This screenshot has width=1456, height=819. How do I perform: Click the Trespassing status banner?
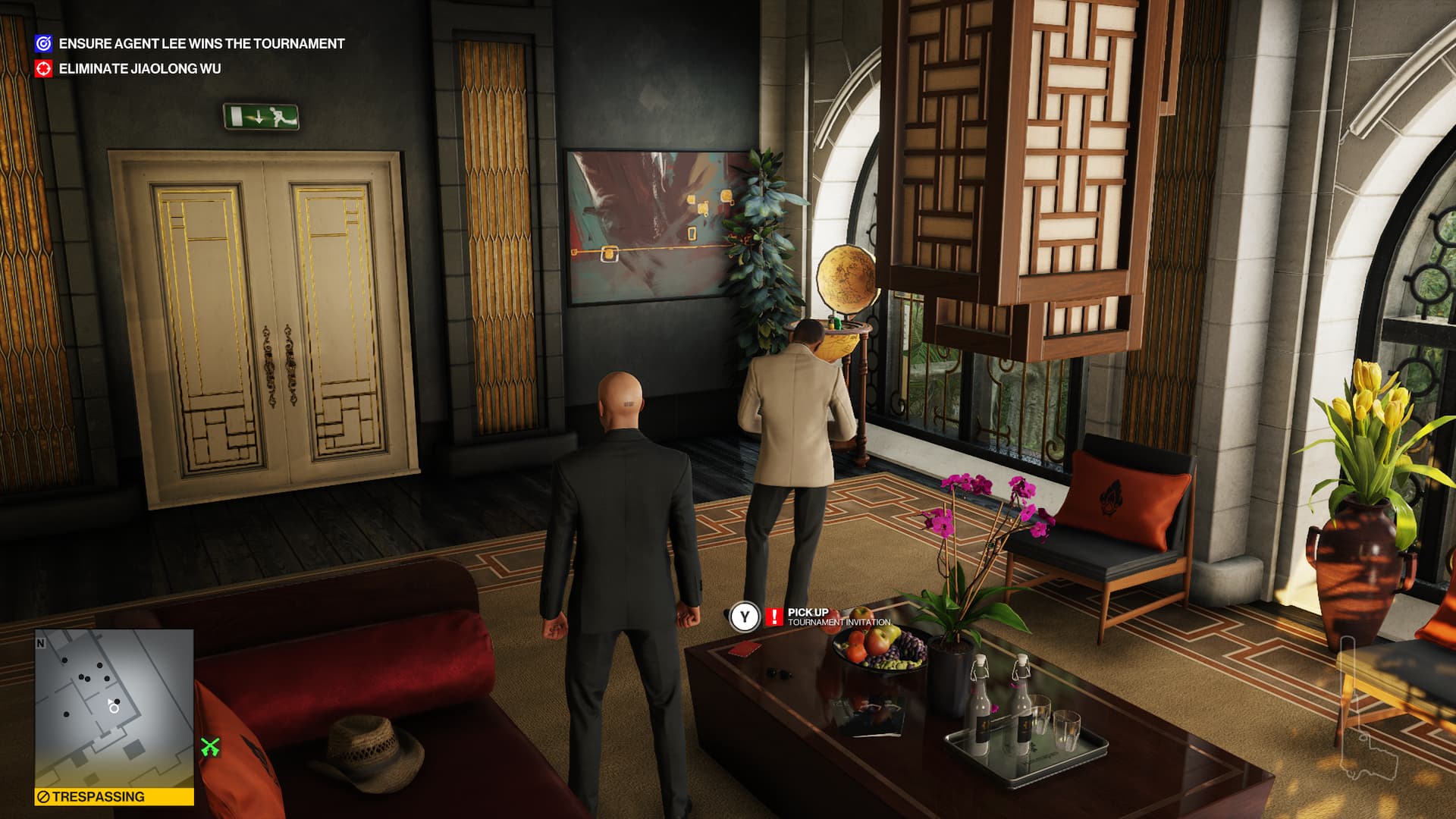pyautogui.click(x=114, y=797)
